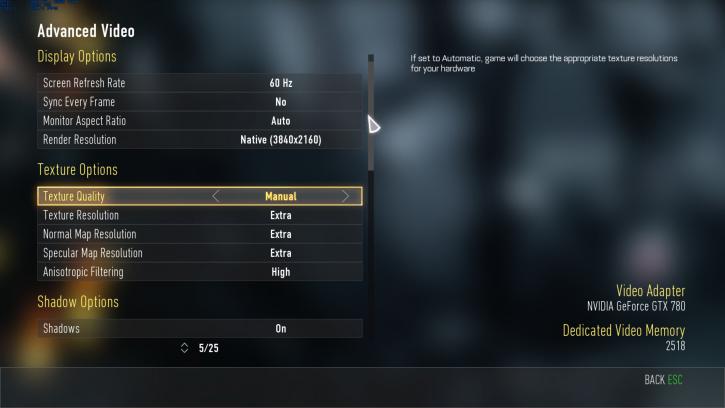Image resolution: width=725 pixels, height=408 pixels.
Task: Click the left arrow on Texture Quality
Action: tap(216, 197)
